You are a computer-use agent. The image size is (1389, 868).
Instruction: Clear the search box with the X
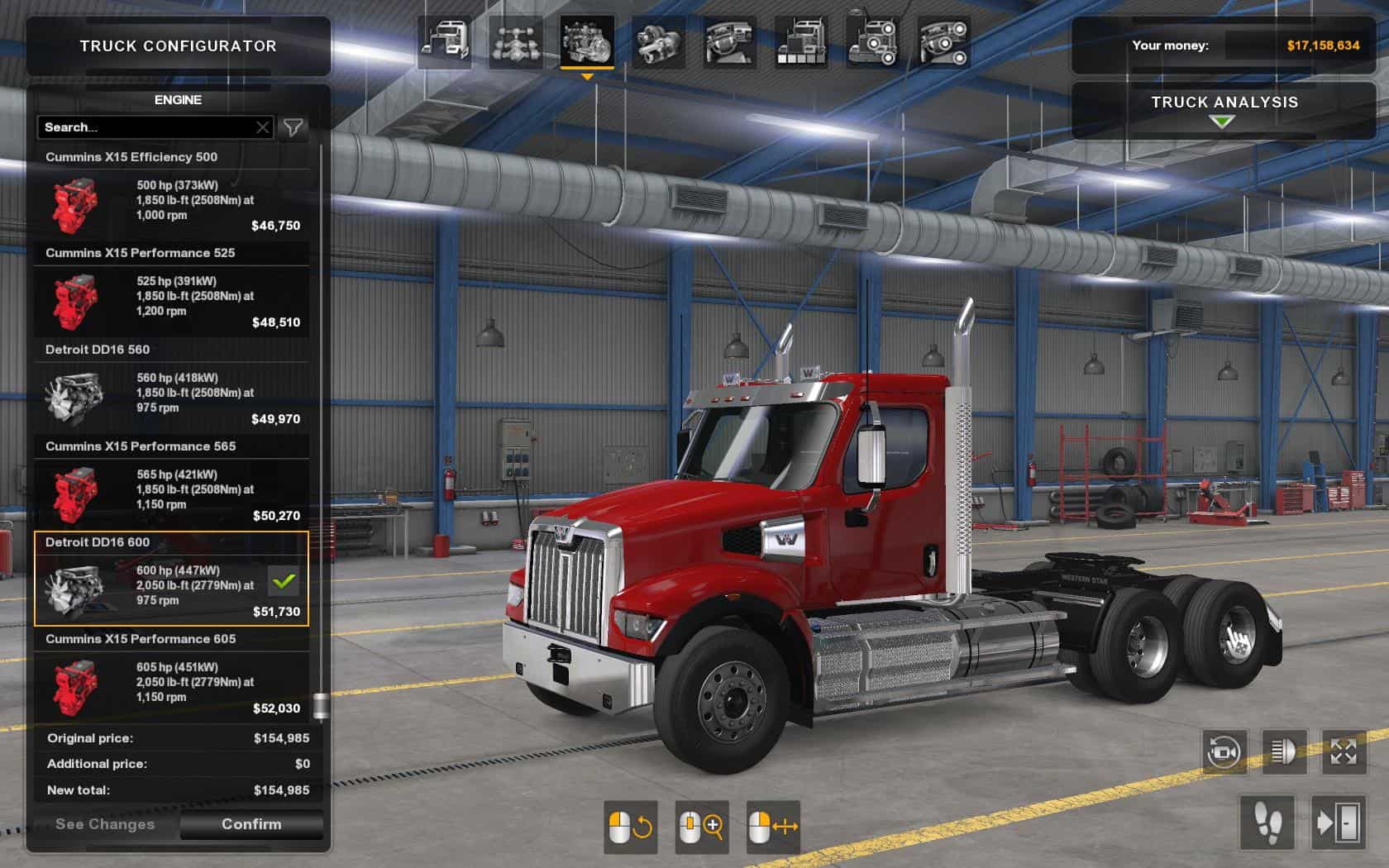click(263, 127)
